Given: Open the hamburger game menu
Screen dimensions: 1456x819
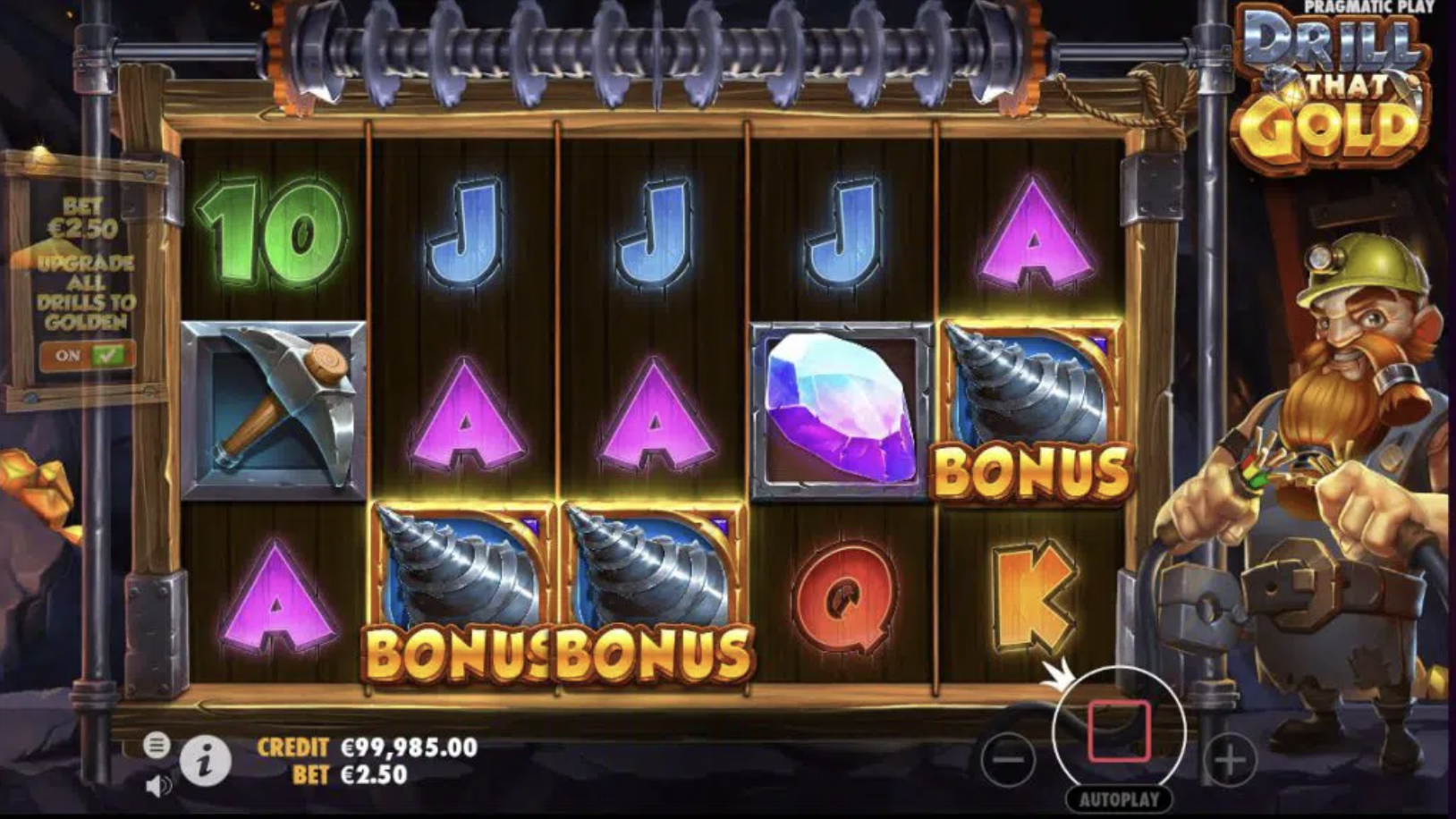Looking at the screenshot, I should (159, 744).
